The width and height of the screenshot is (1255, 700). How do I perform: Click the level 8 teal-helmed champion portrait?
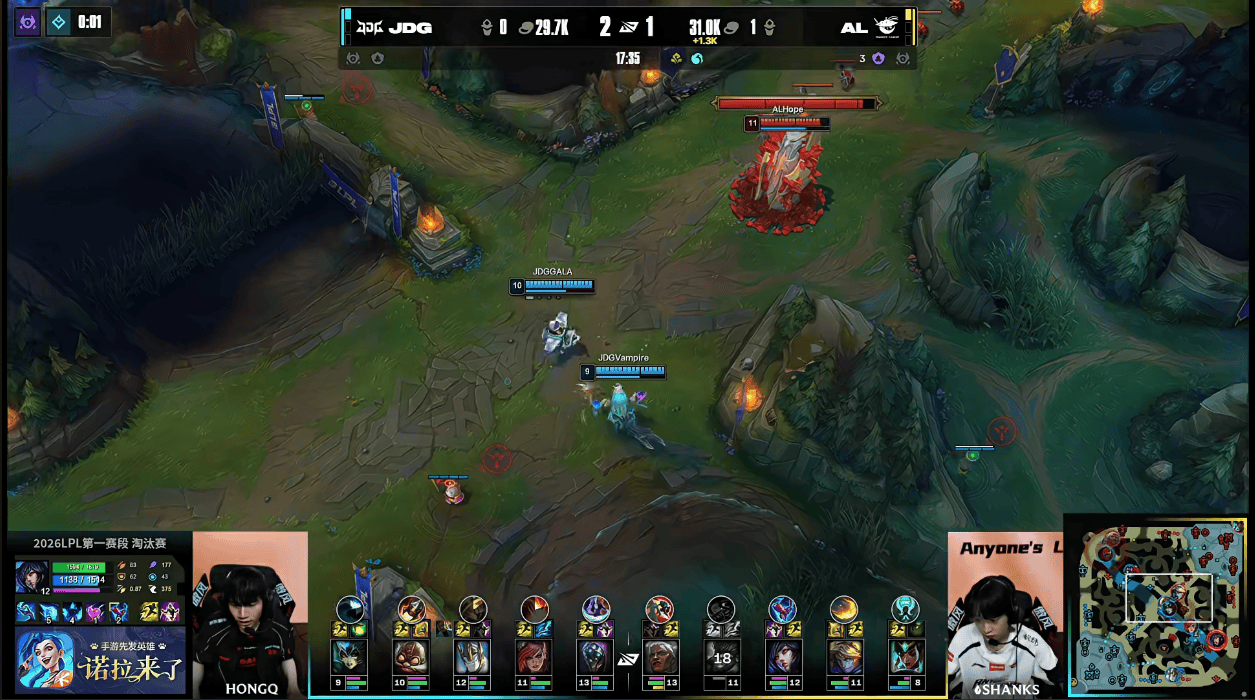click(x=905, y=657)
